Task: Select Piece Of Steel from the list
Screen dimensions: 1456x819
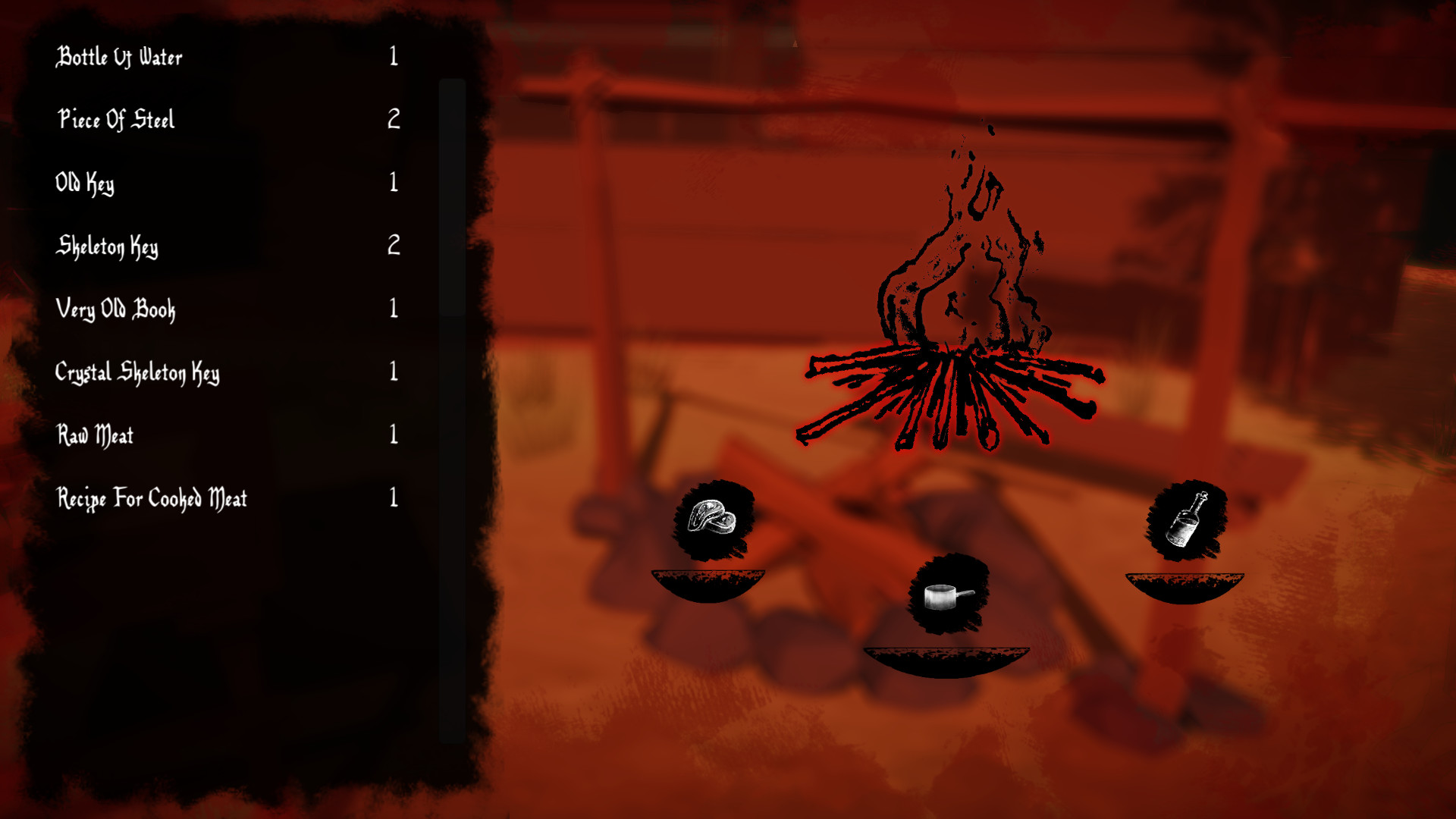Action: pyautogui.click(x=117, y=120)
